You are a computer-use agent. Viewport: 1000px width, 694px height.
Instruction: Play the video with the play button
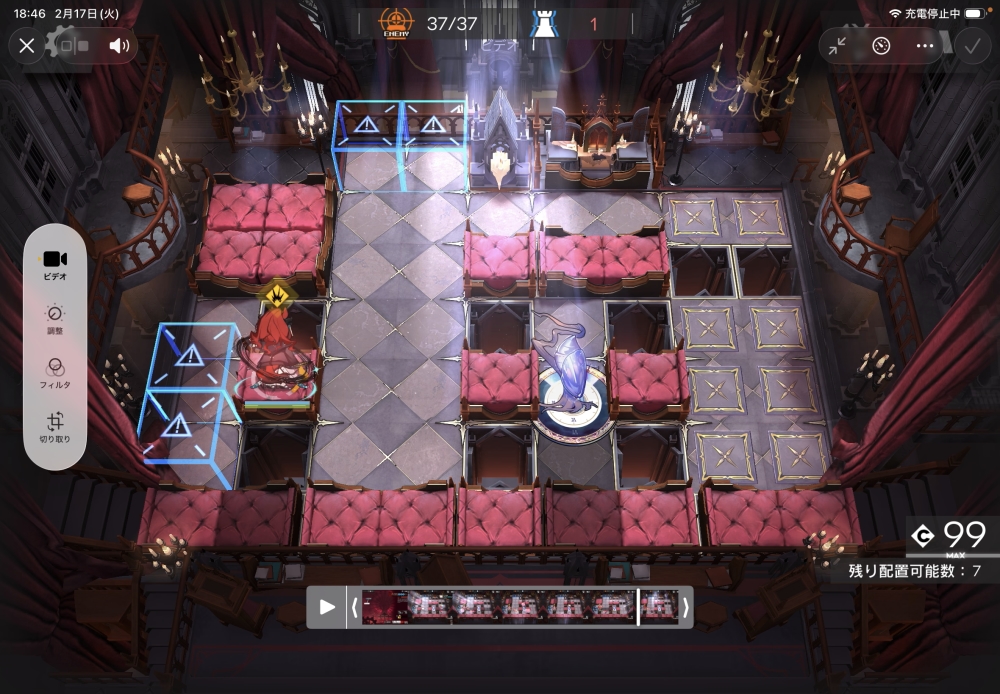[x=327, y=607]
